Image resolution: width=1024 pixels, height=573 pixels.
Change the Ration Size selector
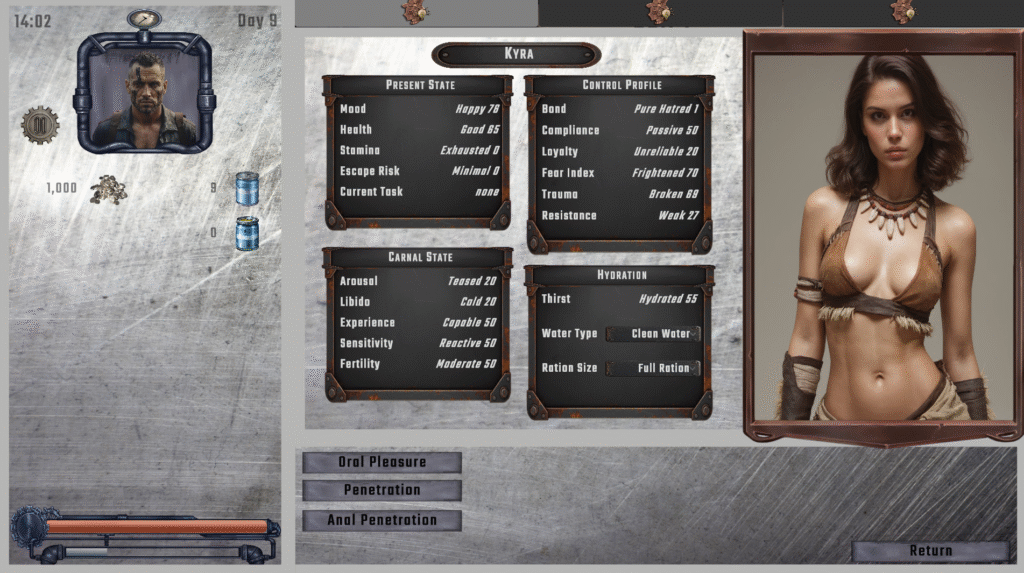653,368
